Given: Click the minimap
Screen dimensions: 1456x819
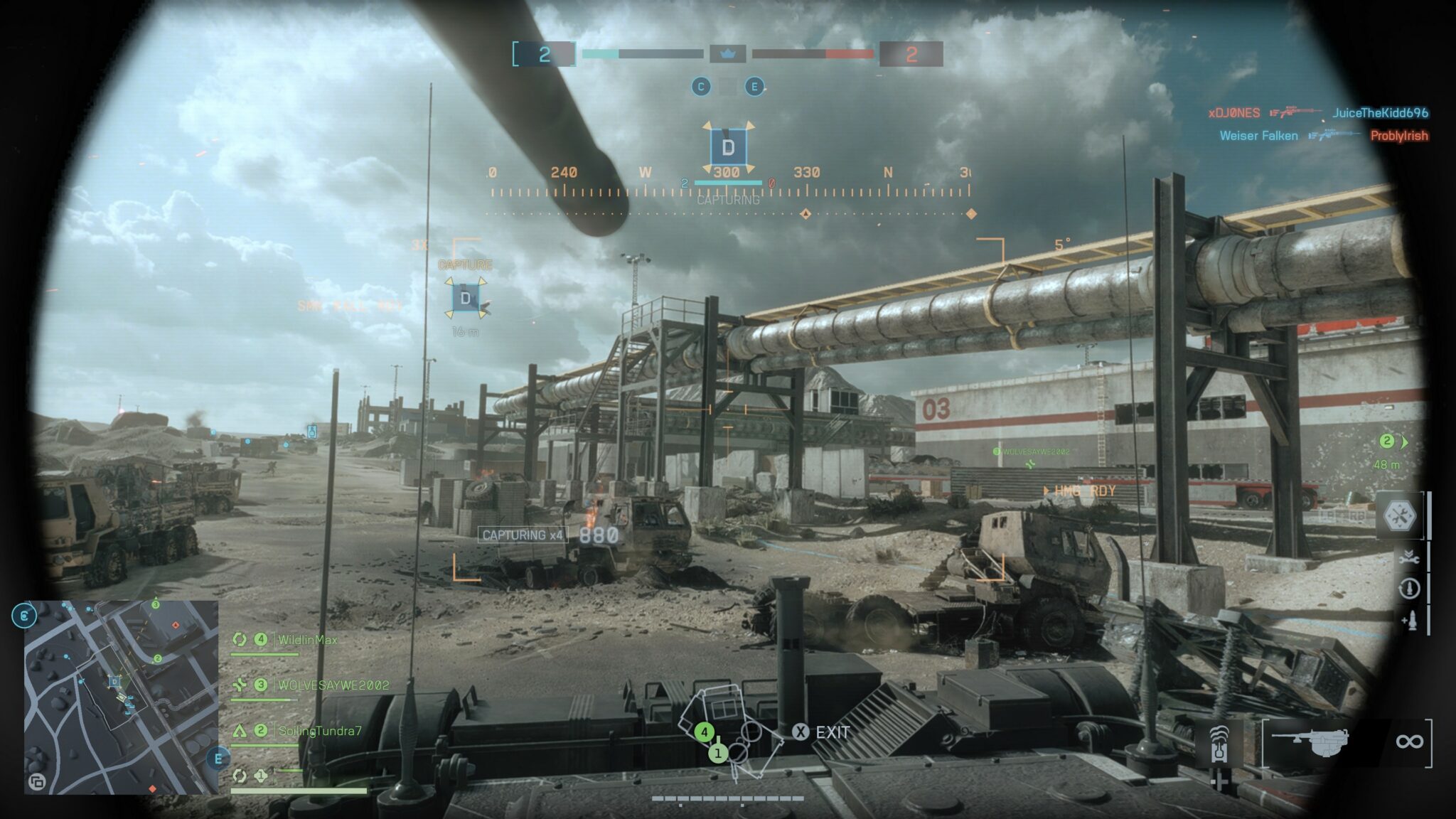Looking at the screenshot, I should click(x=121, y=697).
